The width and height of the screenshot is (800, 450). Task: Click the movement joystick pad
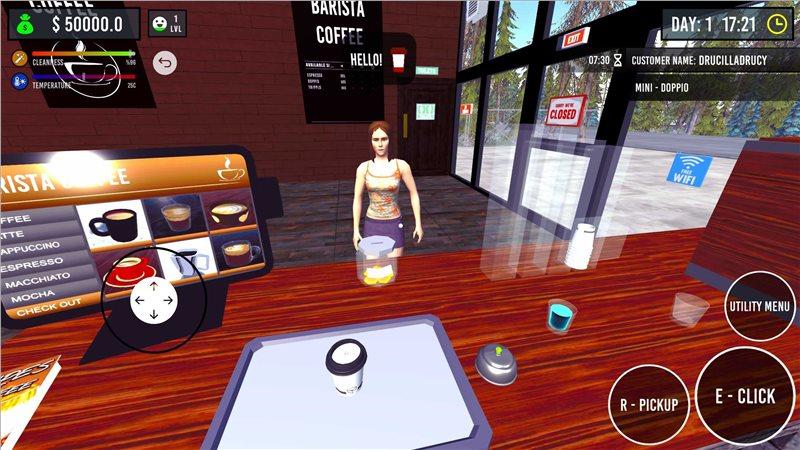(x=153, y=299)
